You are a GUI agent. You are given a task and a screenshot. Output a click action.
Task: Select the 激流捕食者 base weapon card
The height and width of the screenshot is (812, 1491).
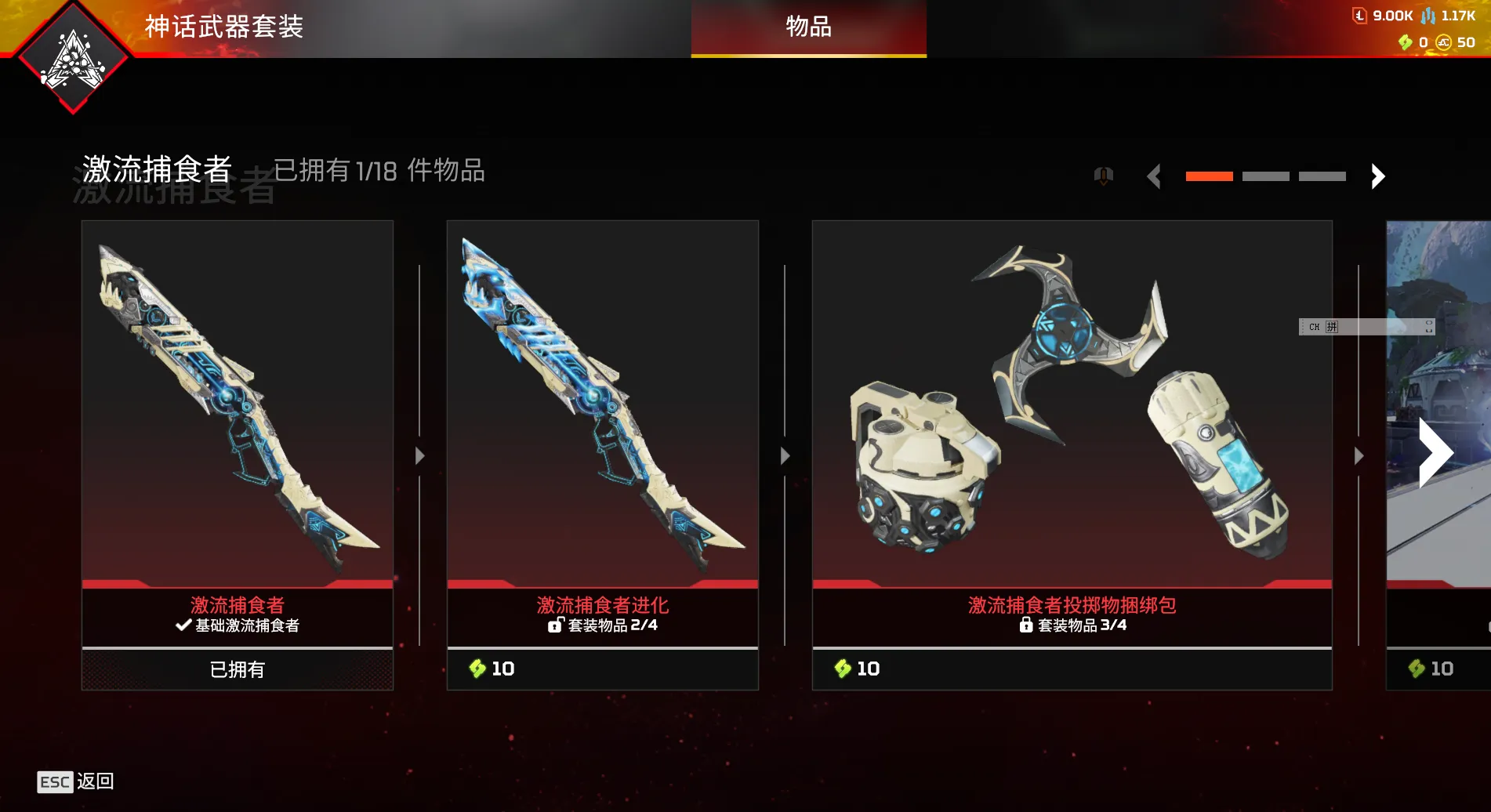tap(238, 404)
